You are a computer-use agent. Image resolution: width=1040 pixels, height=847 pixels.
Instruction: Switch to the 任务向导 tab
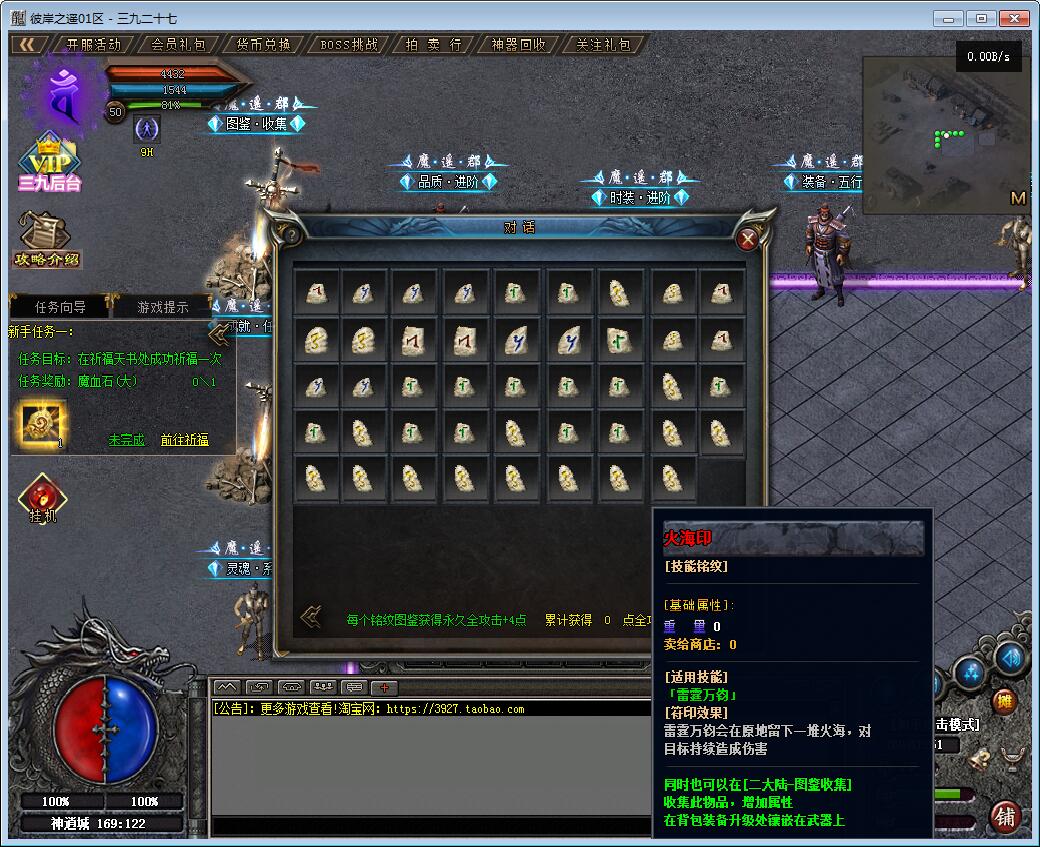61,307
